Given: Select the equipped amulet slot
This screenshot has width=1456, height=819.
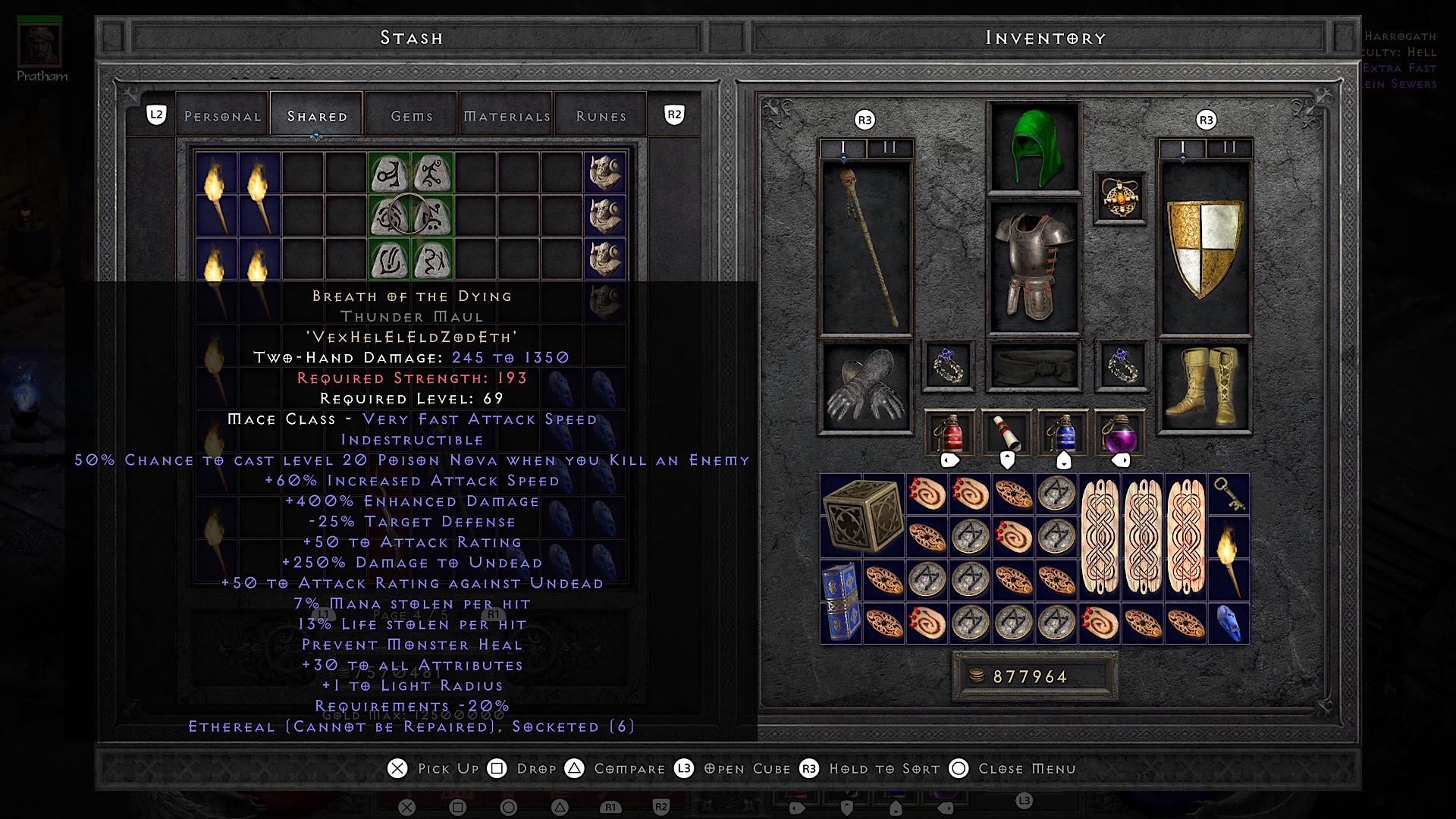Looking at the screenshot, I should 1120,198.
